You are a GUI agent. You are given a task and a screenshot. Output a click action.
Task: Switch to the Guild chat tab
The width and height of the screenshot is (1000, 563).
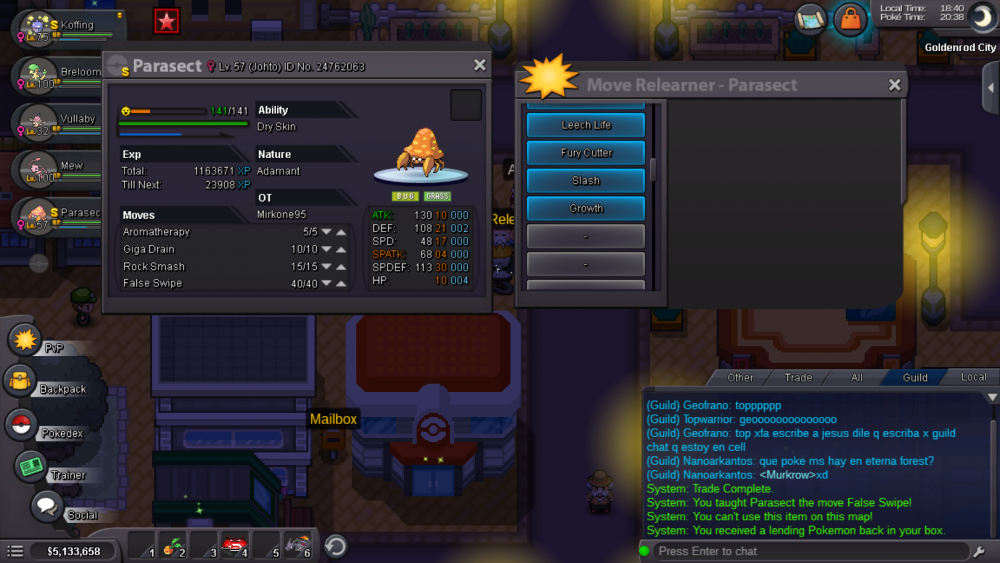[914, 377]
